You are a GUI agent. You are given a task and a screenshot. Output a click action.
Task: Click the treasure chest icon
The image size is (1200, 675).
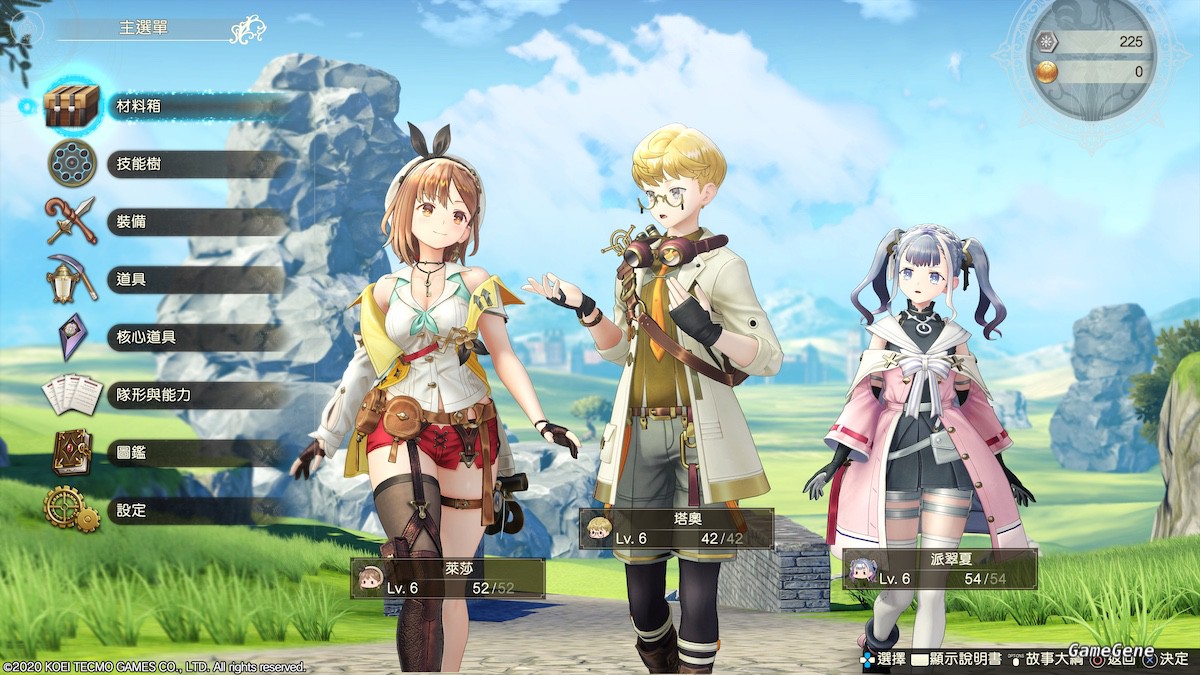(x=72, y=106)
